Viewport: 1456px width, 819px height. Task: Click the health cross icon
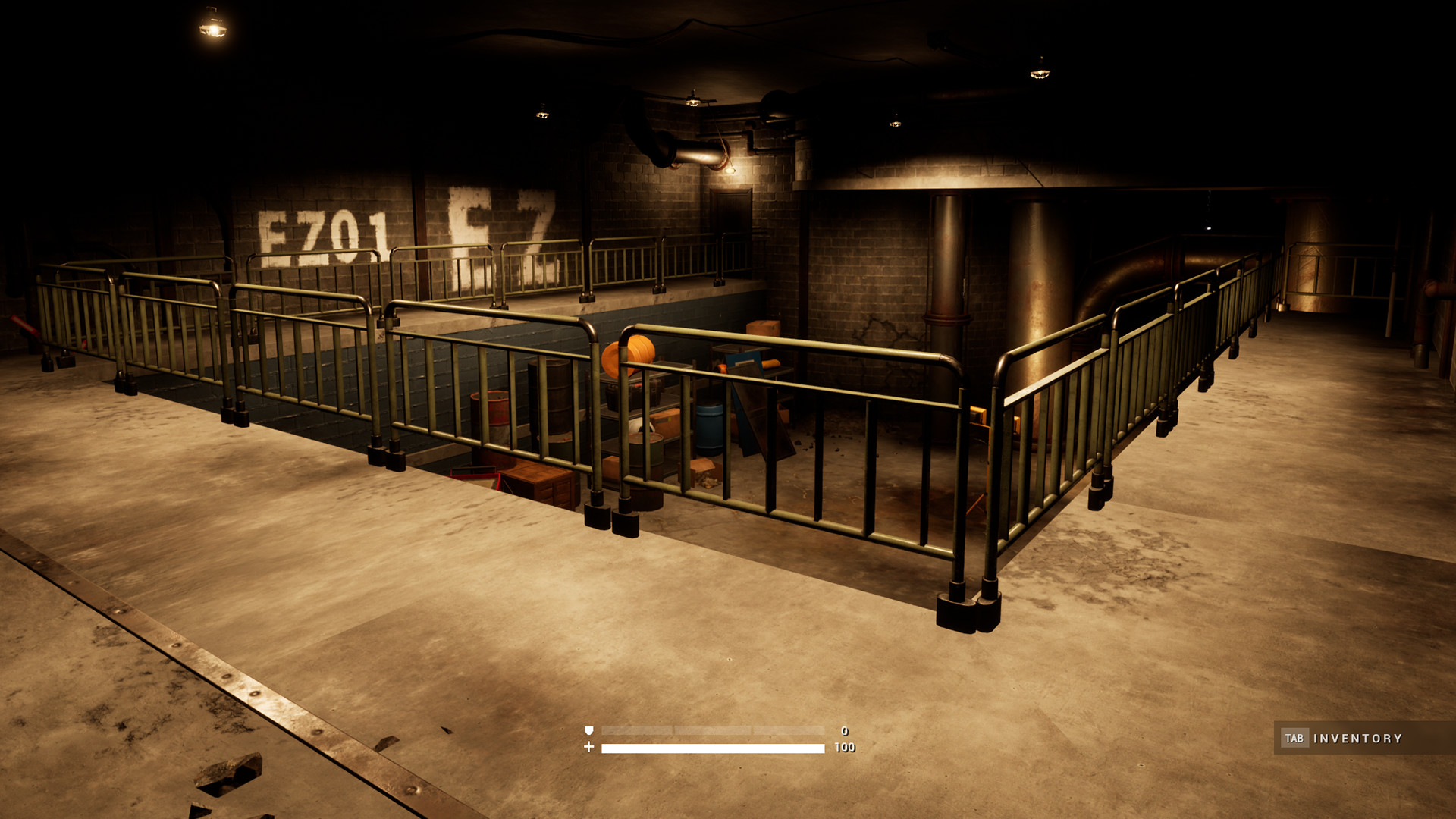(589, 748)
